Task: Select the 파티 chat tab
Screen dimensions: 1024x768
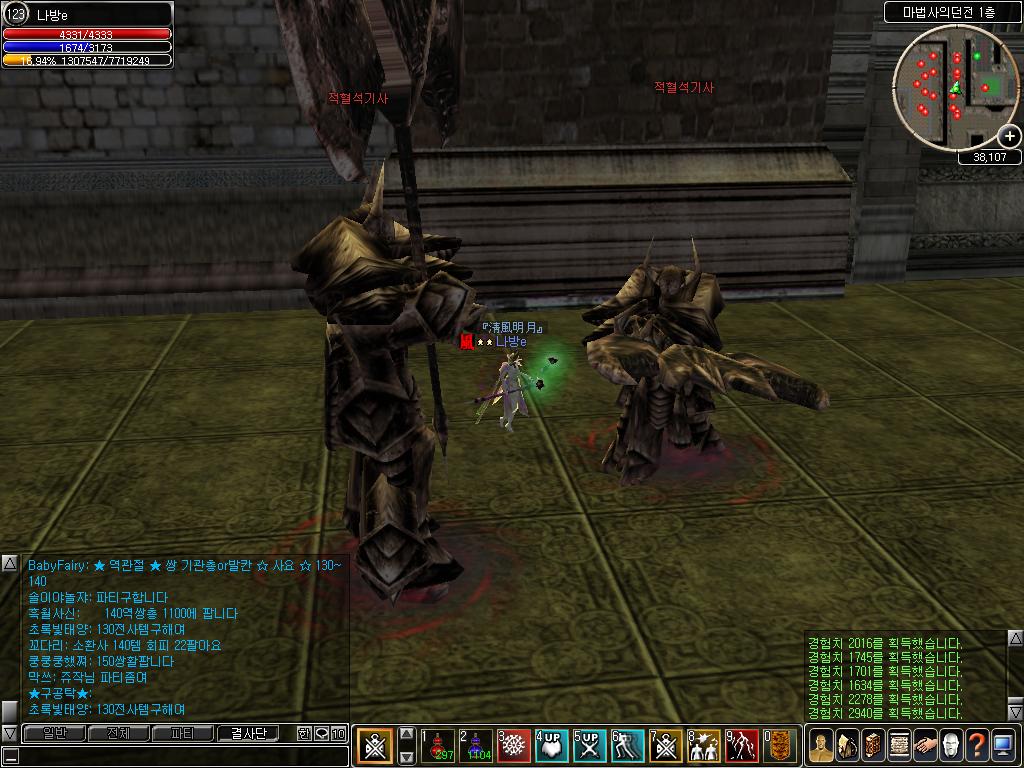Action: point(183,733)
